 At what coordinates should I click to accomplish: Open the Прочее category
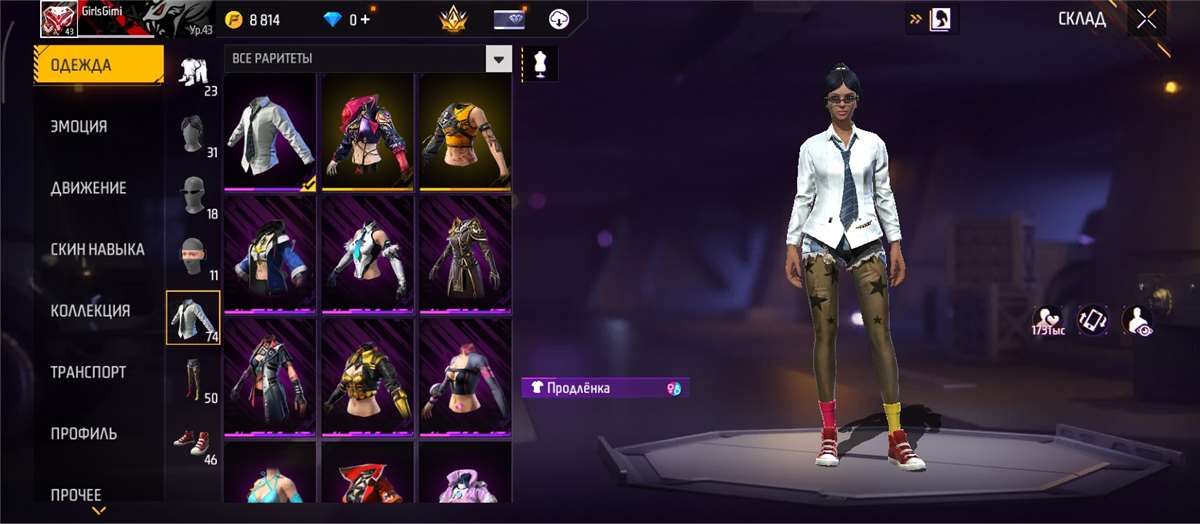(x=76, y=494)
